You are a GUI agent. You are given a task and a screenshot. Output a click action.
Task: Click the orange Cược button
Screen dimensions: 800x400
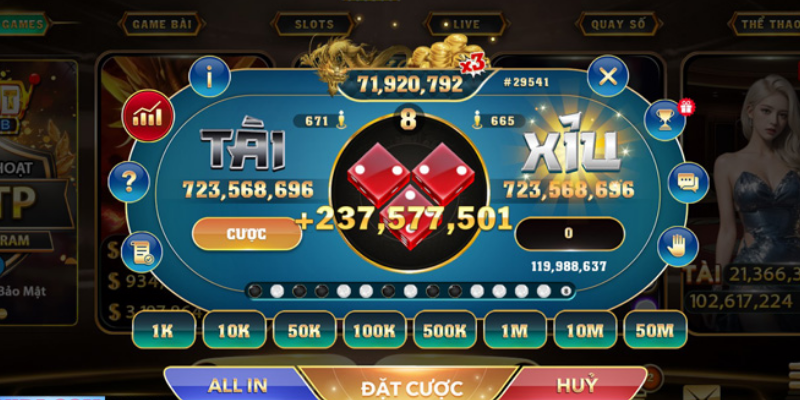(x=245, y=233)
